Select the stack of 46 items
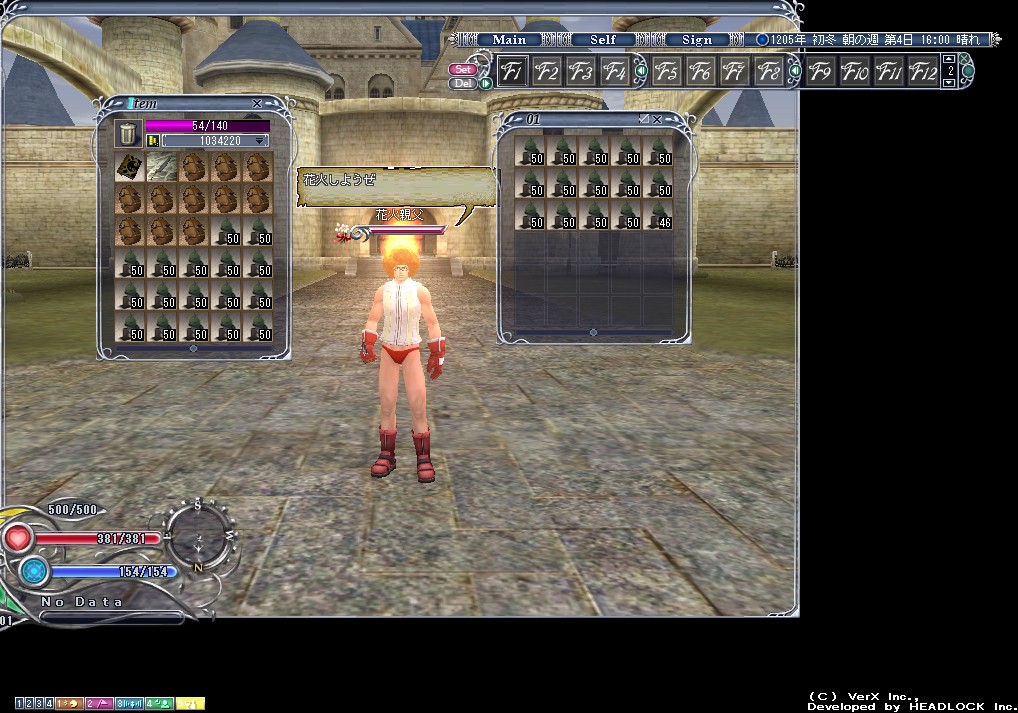Image resolution: width=1018 pixels, height=713 pixels. [658, 217]
